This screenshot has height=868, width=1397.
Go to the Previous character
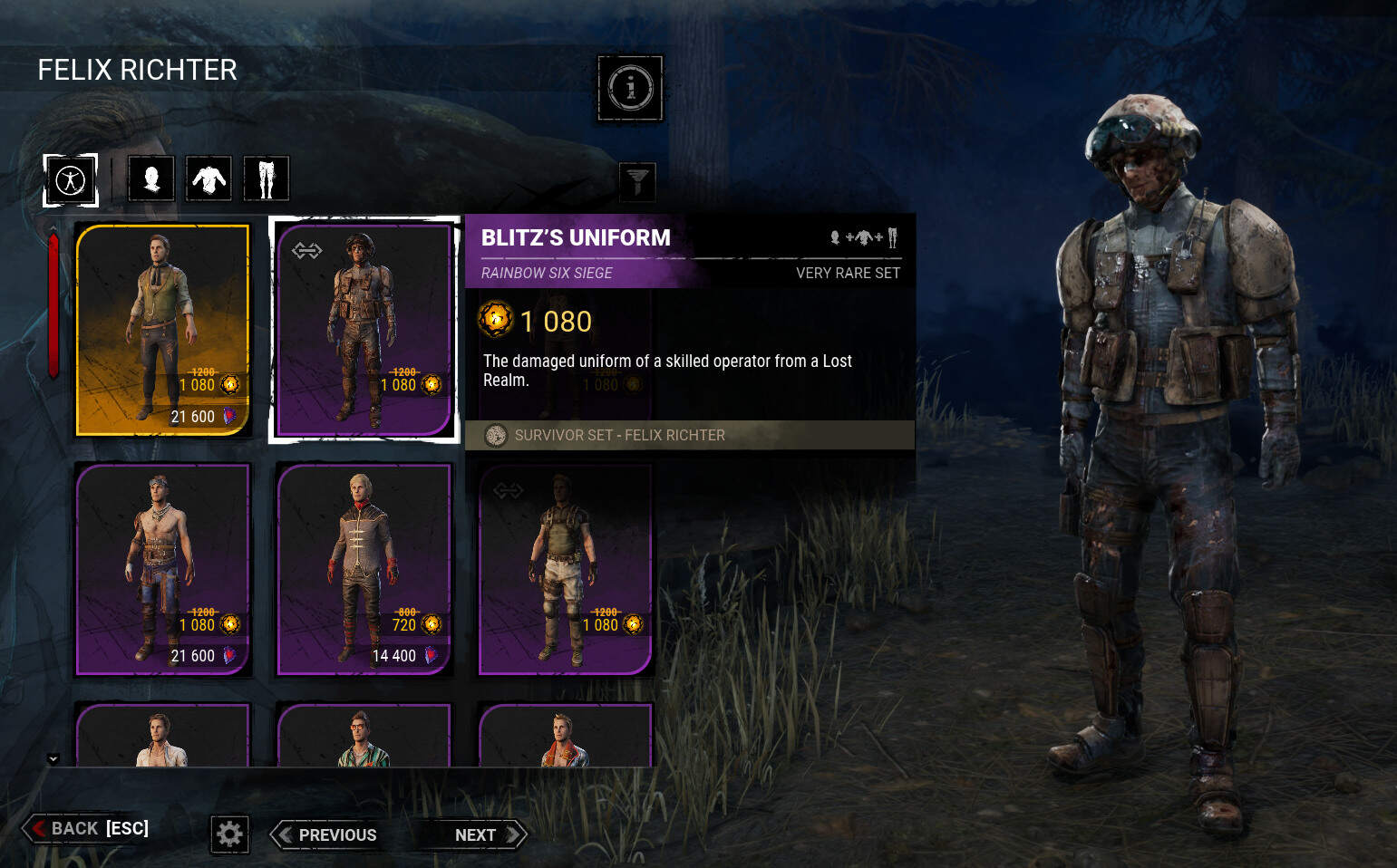[x=327, y=834]
